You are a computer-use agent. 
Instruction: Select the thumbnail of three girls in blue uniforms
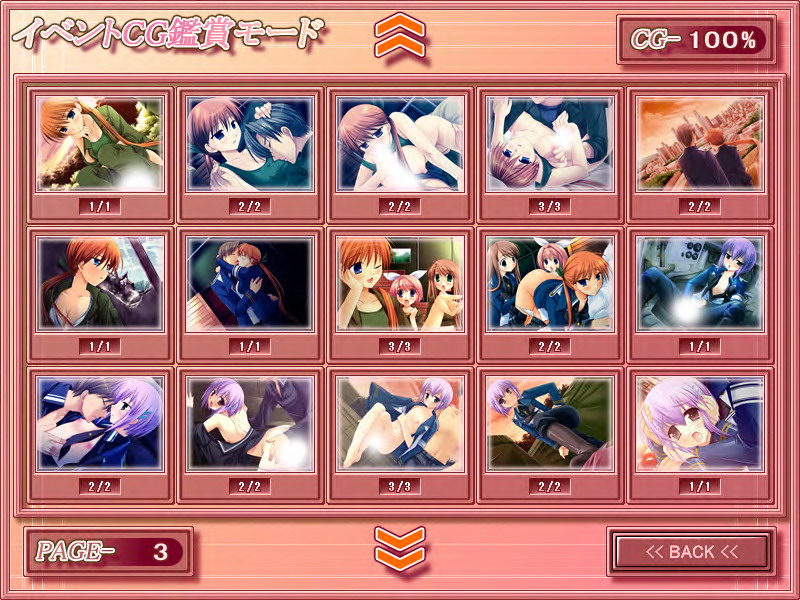[x=549, y=283]
